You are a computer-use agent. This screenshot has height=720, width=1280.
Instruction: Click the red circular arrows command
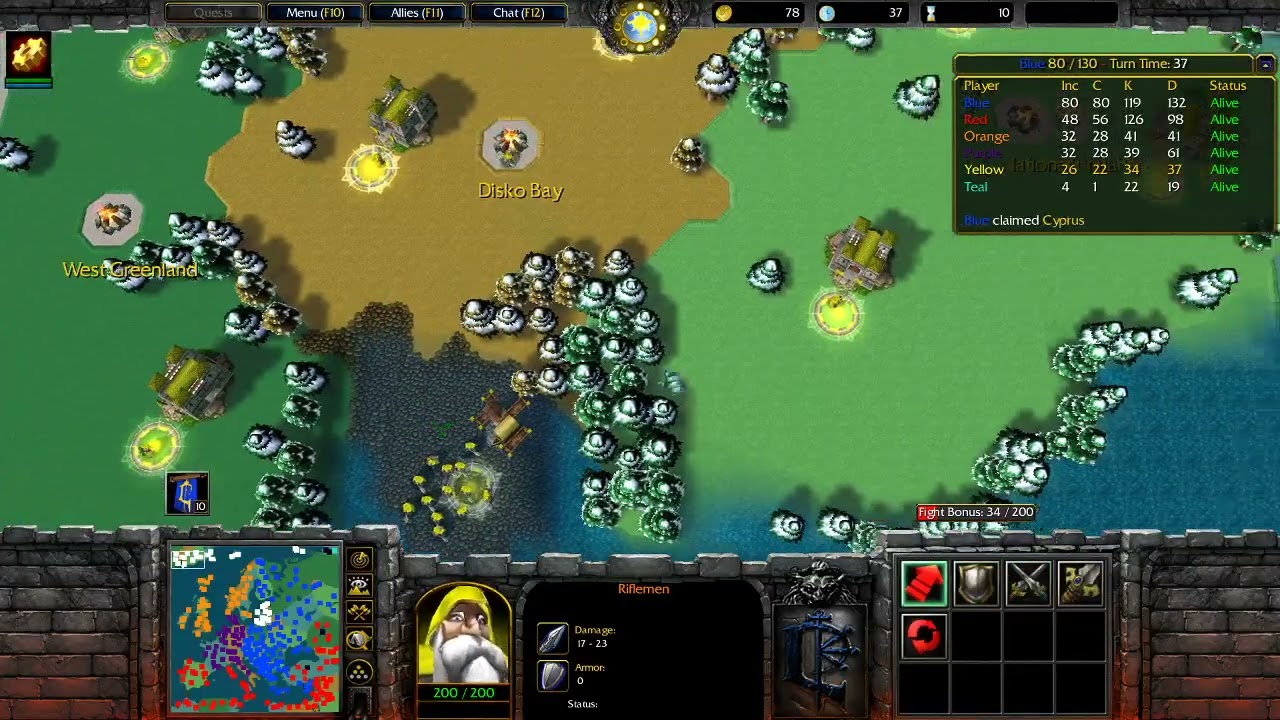[x=923, y=636]
